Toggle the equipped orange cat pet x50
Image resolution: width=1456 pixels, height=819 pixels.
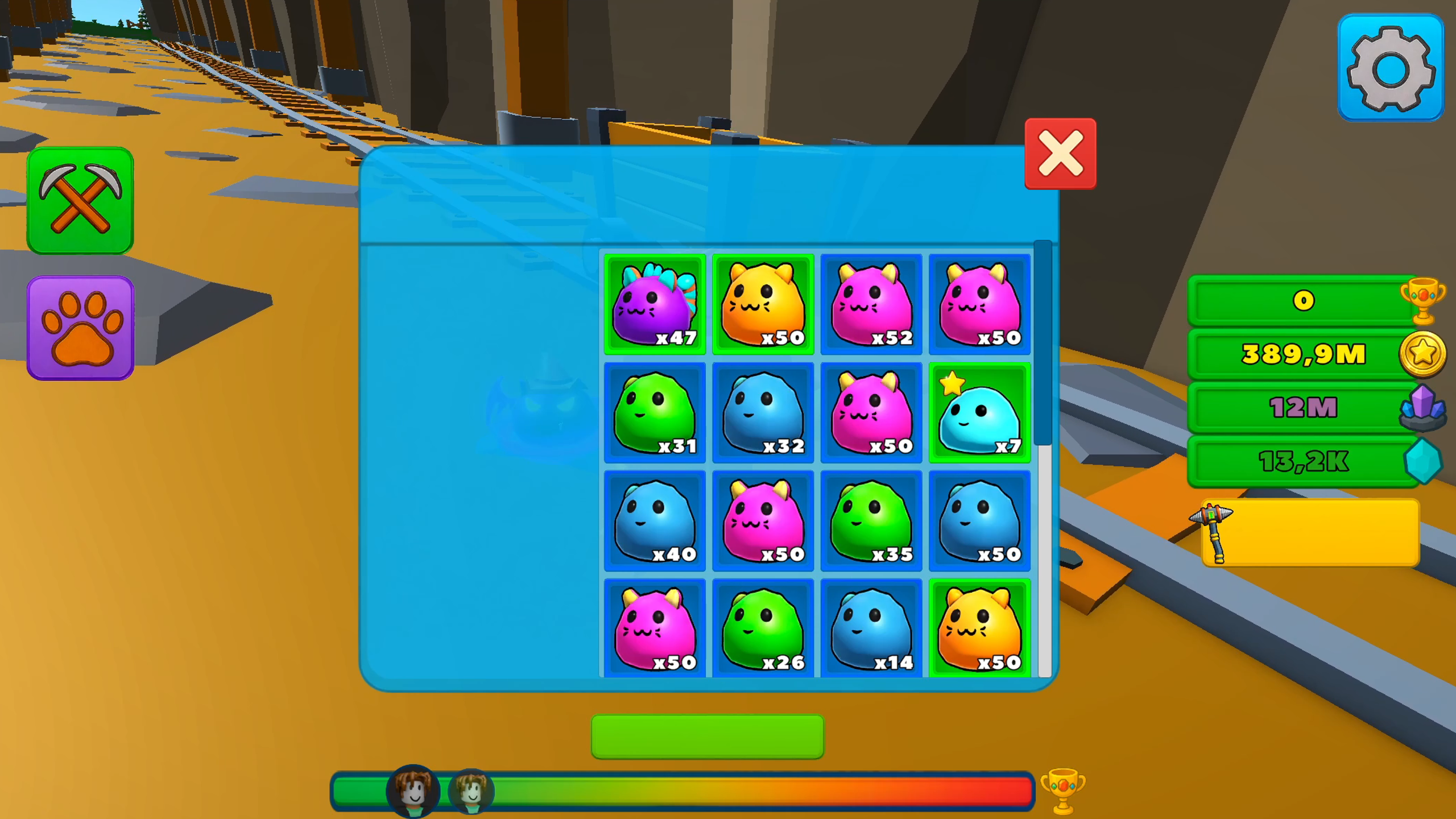763,305
